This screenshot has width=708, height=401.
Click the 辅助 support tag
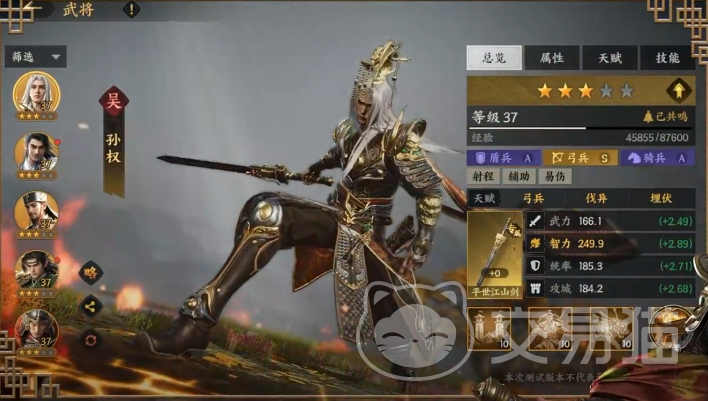point(517,177)
